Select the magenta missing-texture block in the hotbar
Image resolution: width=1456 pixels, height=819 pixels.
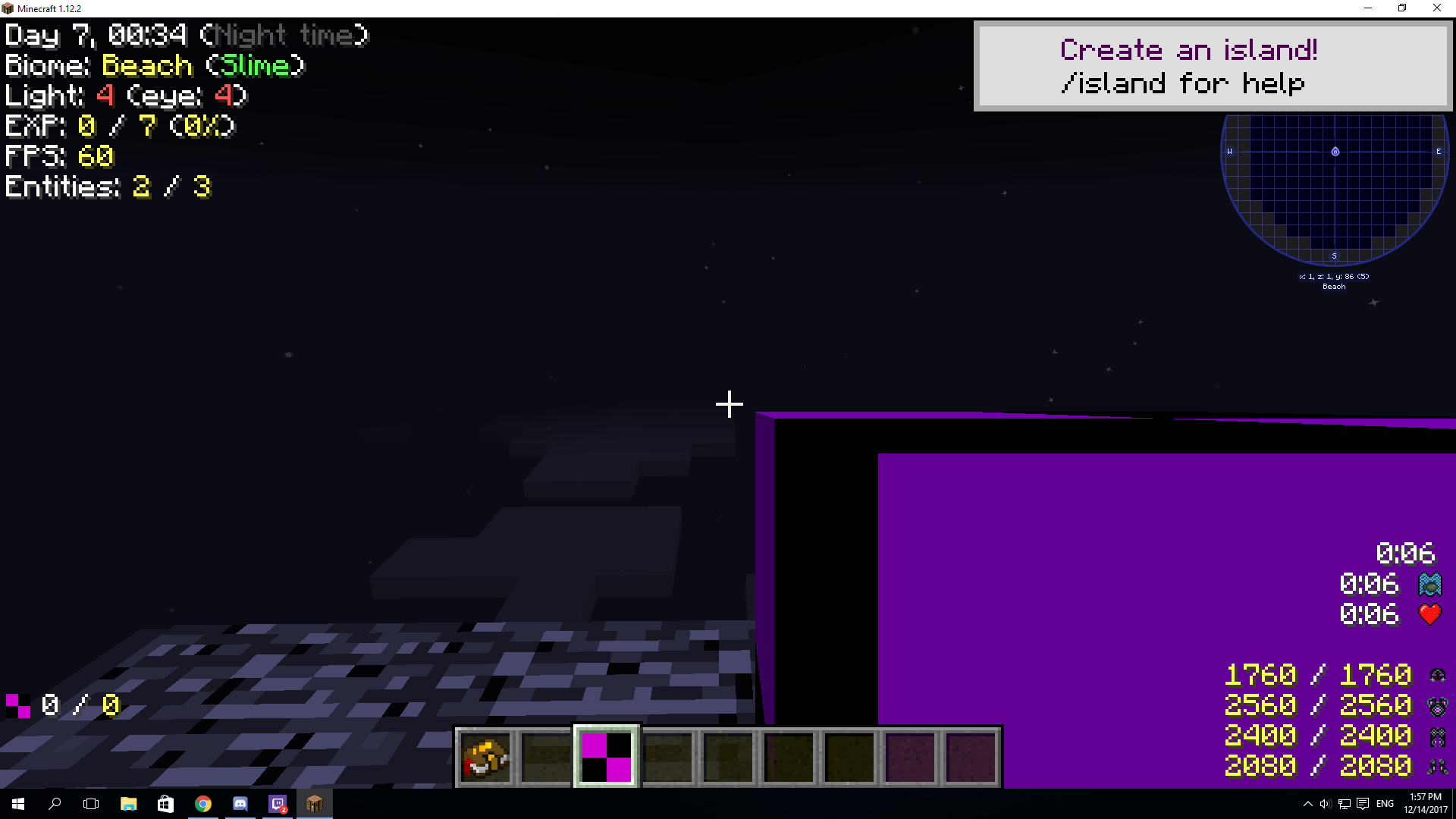[x=606, y=756]
